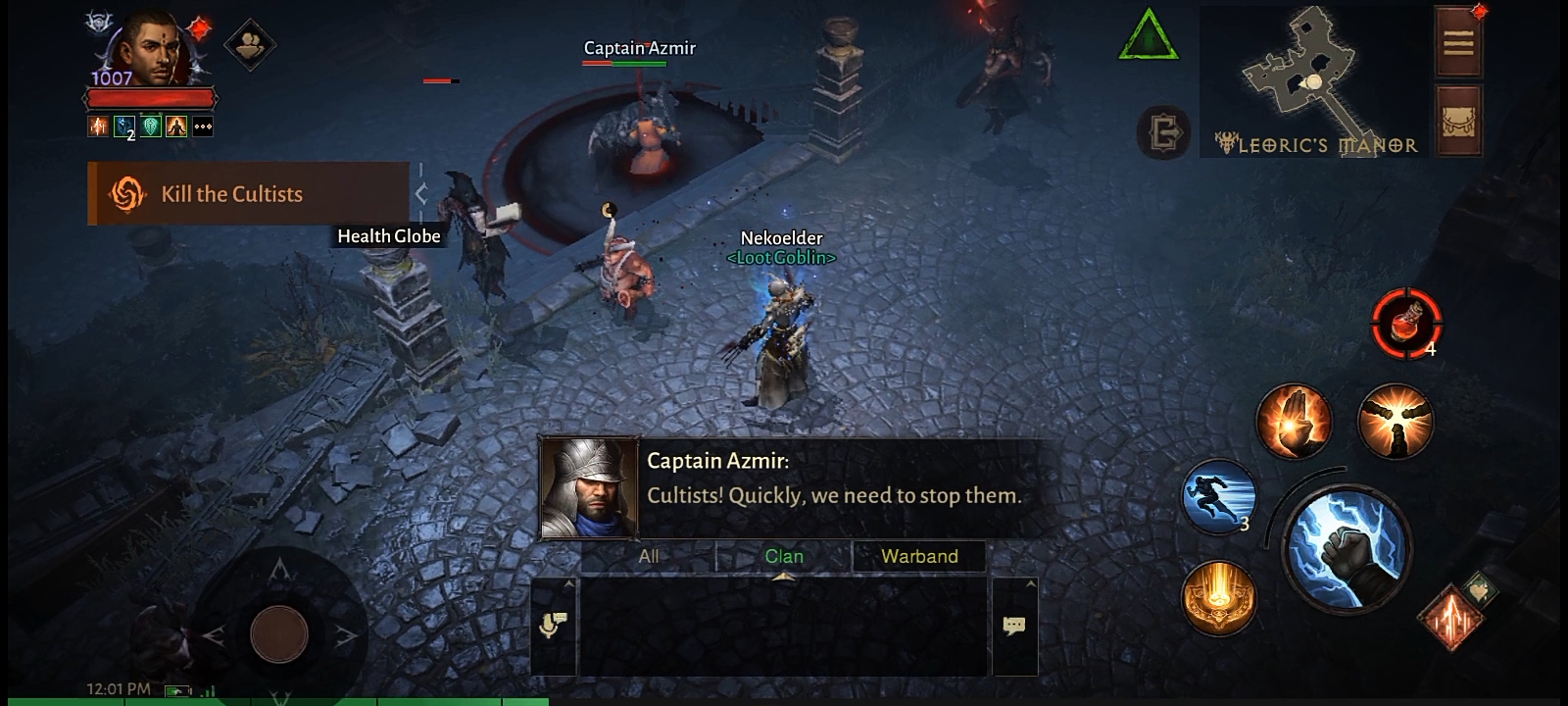The width and height of the screenshot is (1568, 706).
Task: Open the voice chat microphone button
Action: [x=553, y=626]
